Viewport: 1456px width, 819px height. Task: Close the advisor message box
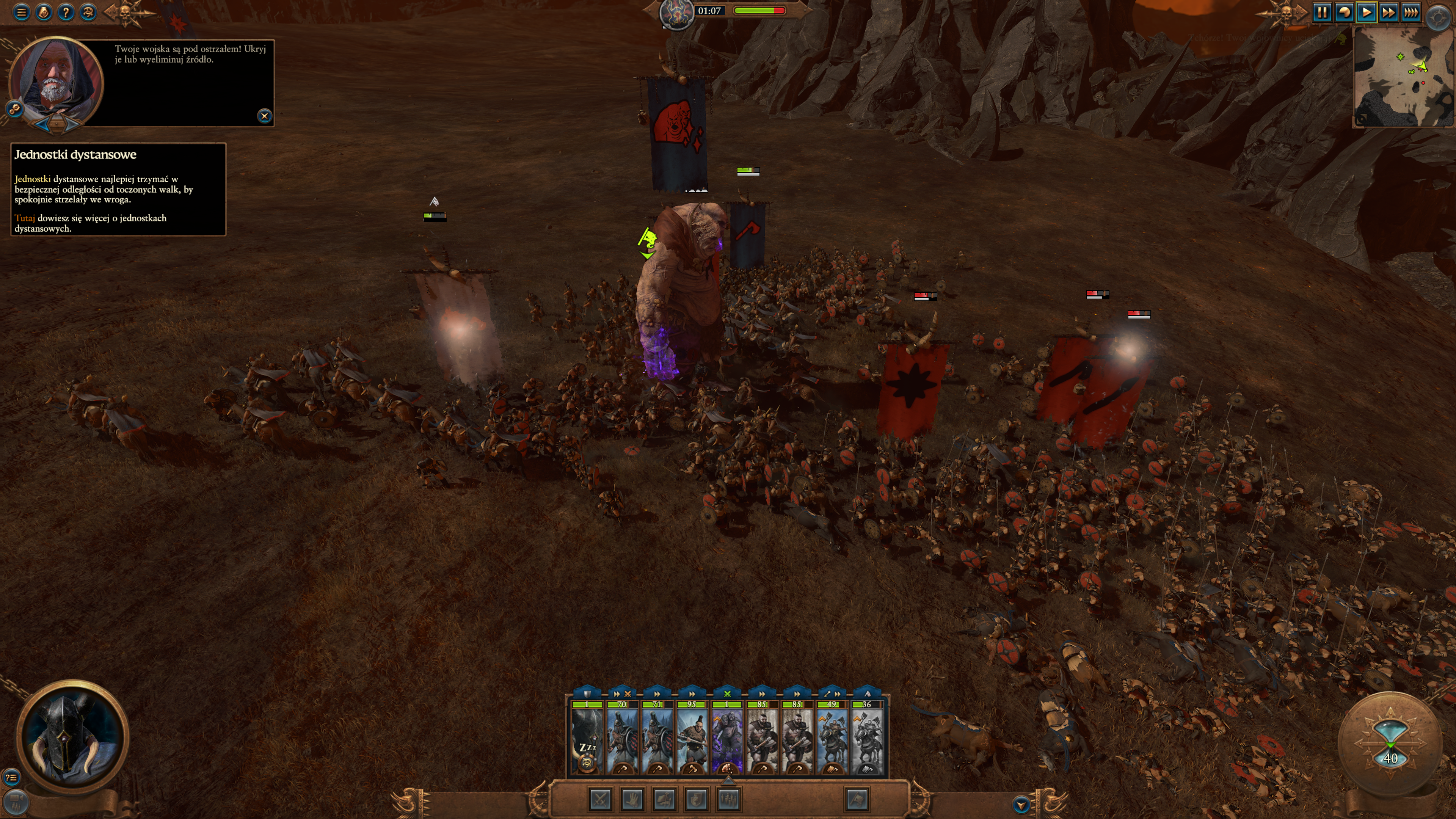click(x=264, y=116)
